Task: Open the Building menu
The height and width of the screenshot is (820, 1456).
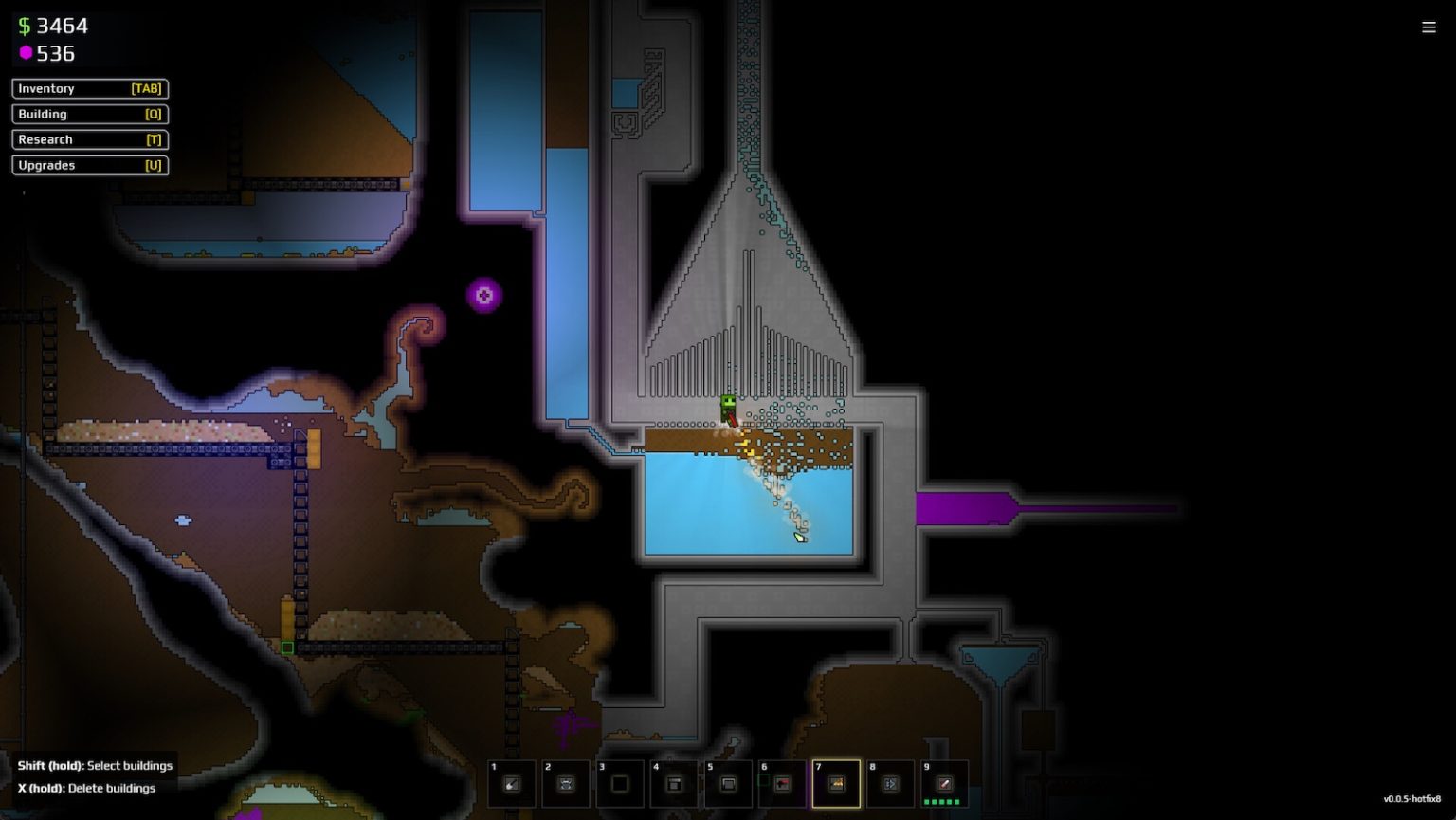Action: pos(90,114)
